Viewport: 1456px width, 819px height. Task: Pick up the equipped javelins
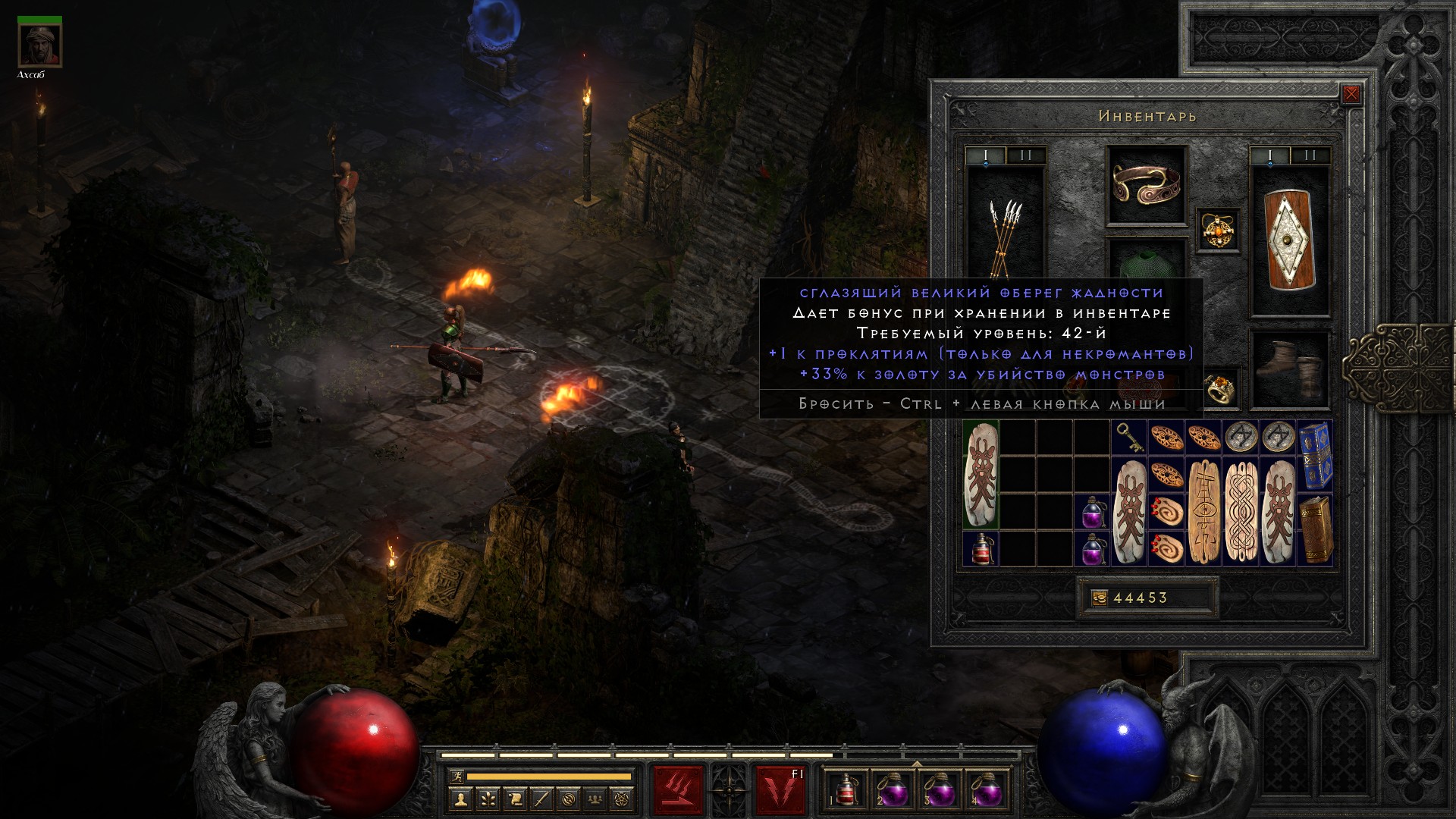click(x=1005, y=227)
